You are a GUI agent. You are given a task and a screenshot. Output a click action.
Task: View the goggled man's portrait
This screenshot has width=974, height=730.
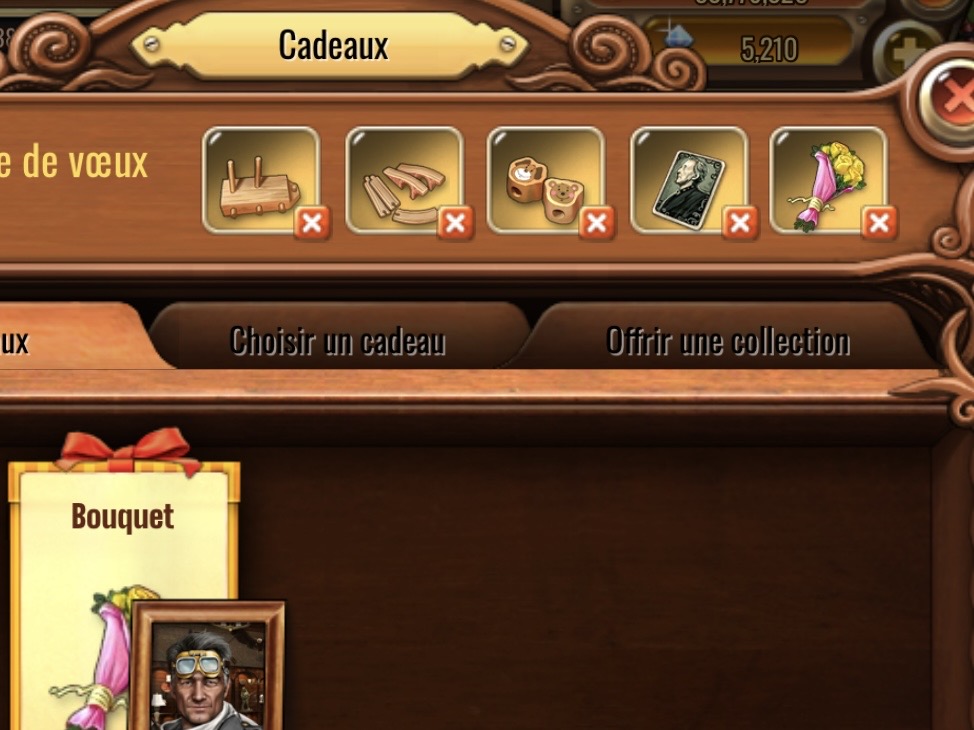point(208,670)
